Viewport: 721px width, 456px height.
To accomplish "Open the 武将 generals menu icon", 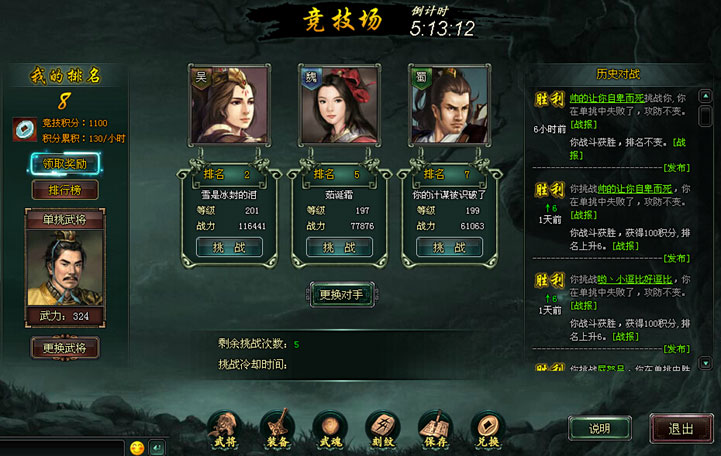I will [225, 427].
